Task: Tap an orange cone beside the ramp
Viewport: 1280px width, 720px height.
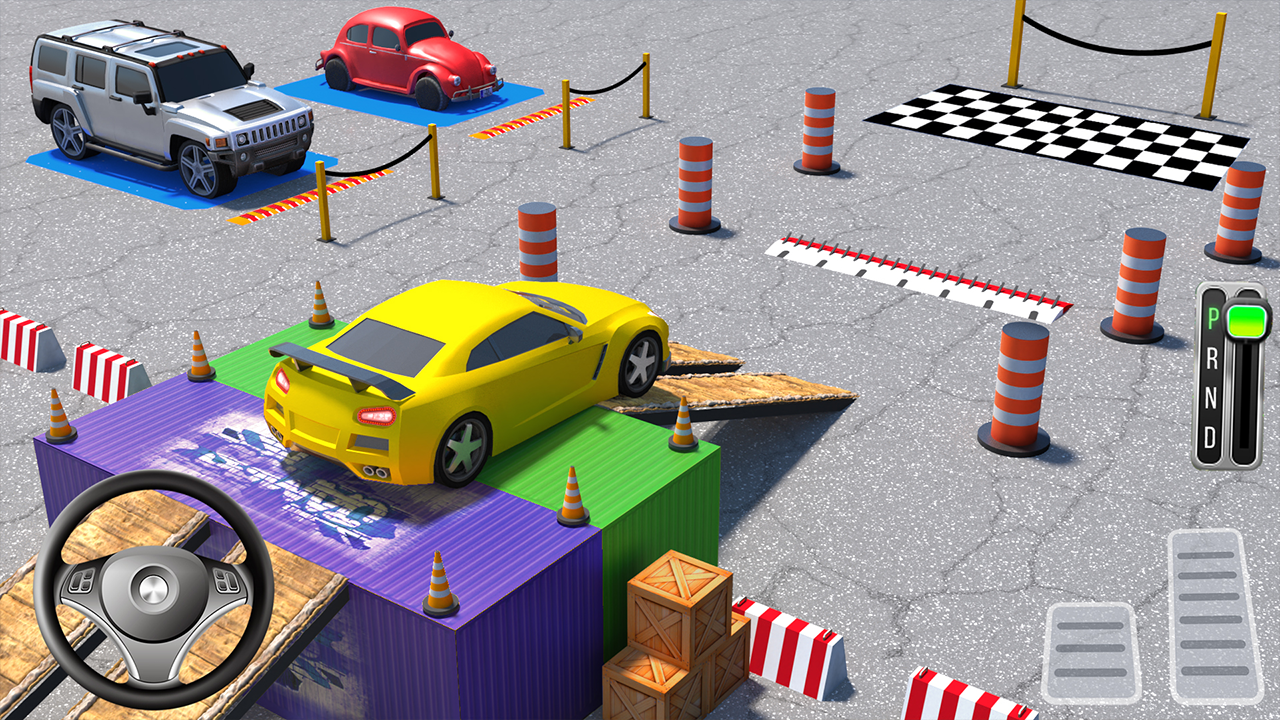Action: coord(682,425)
